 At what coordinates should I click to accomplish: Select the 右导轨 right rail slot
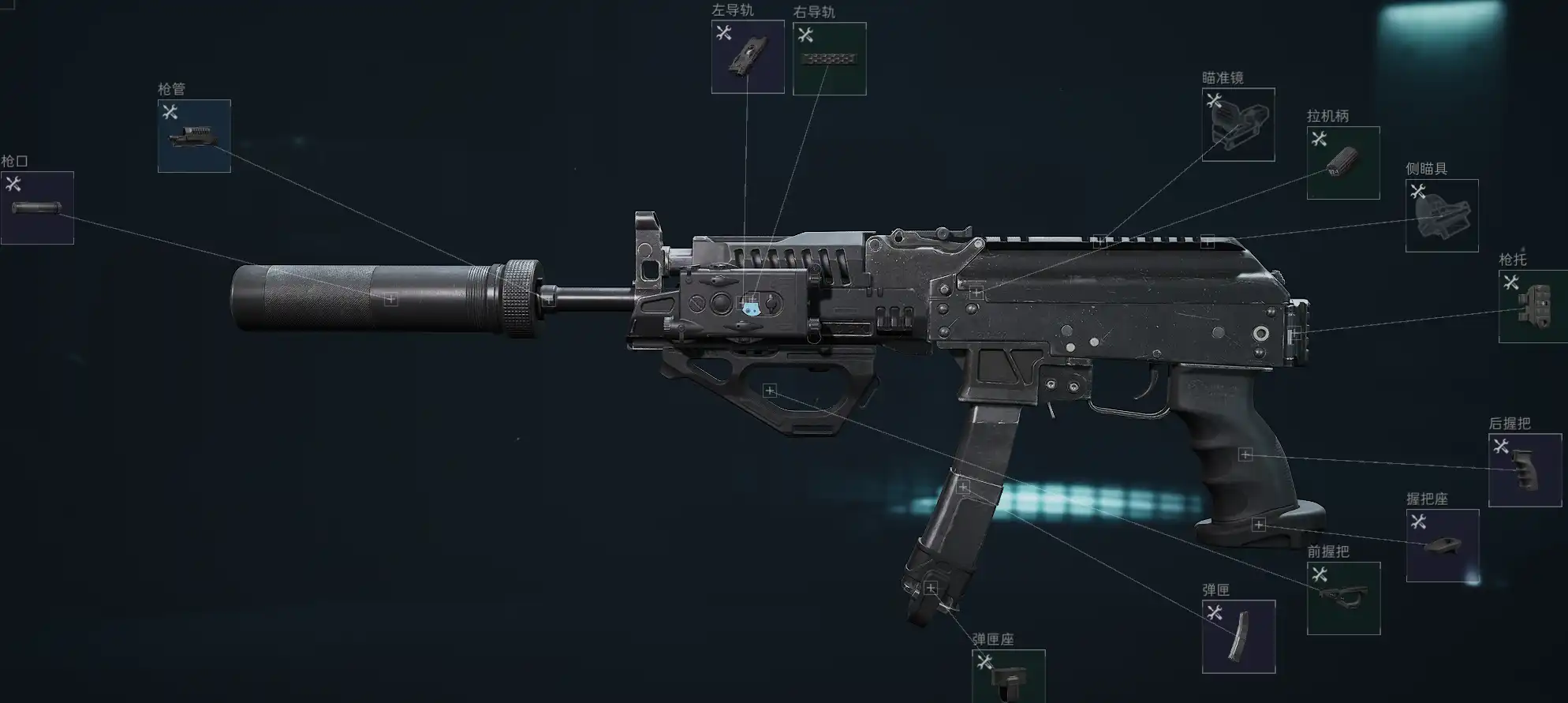coord(829,58)
